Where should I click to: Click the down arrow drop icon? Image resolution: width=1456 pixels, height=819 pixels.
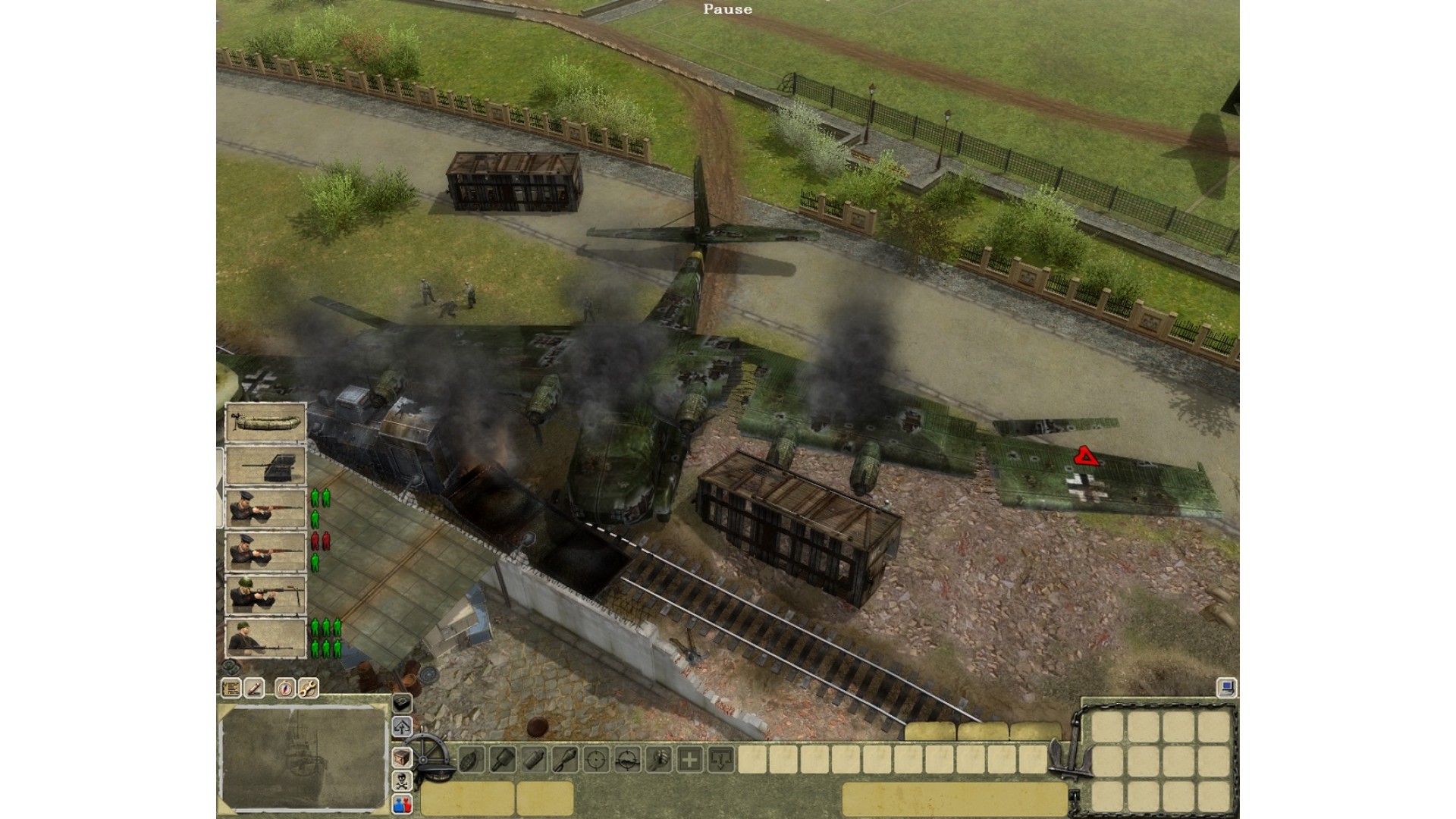tap(720, 758)
